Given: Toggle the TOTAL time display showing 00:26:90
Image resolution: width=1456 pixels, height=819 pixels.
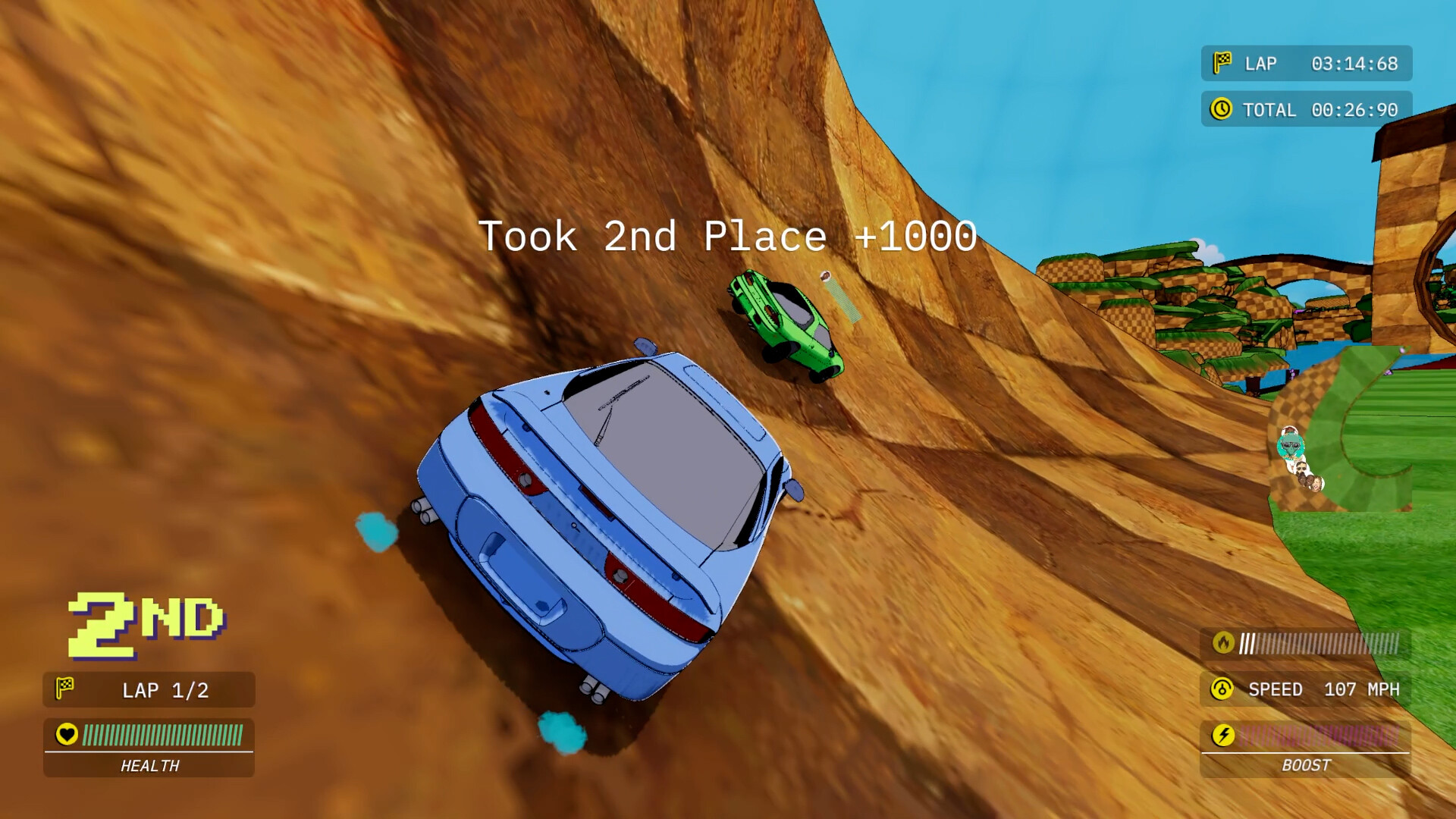Looking at the screenshot, I should click(1304, 109).
